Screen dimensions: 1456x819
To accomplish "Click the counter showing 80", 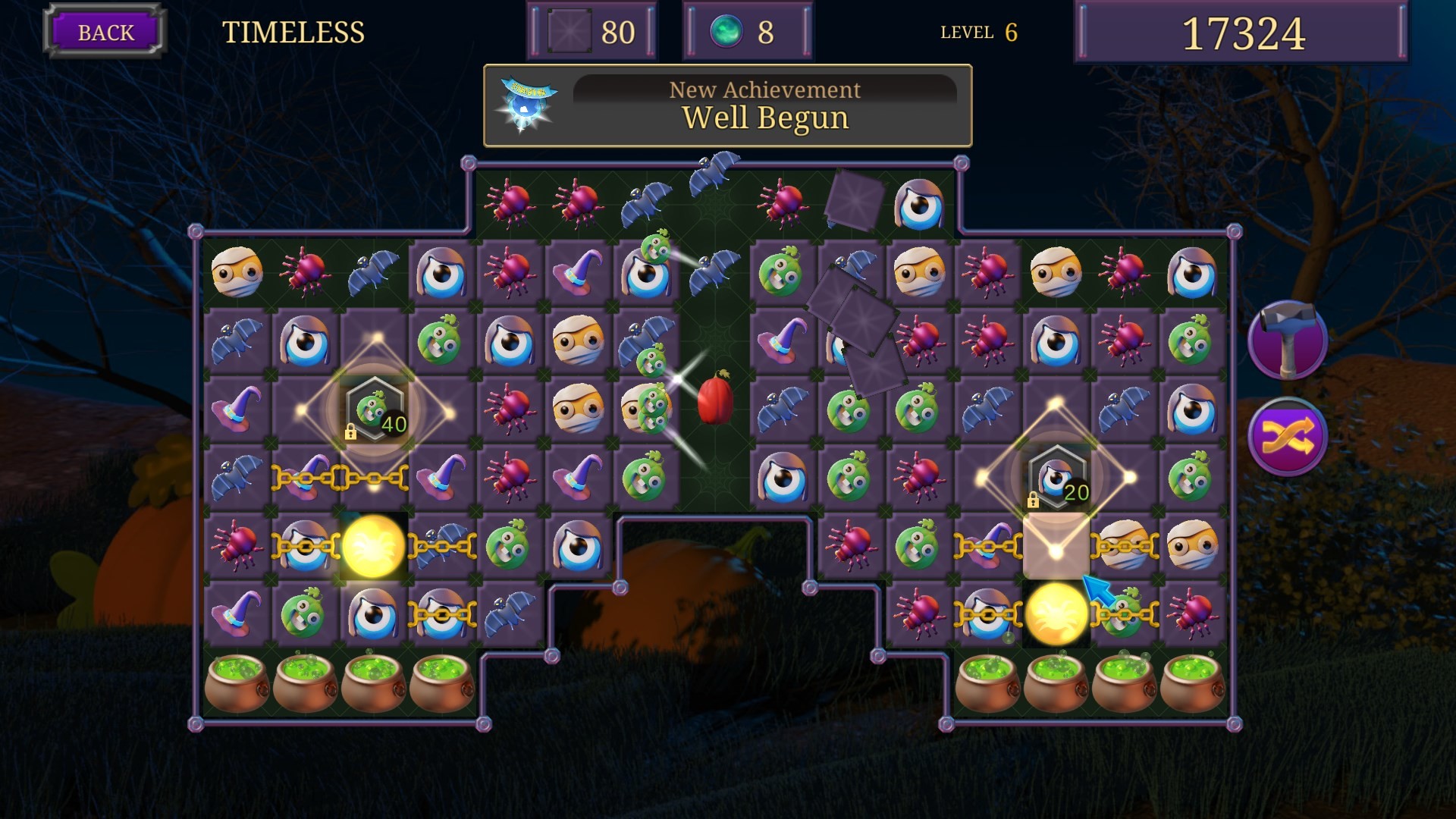I will [x=590, y=30].
